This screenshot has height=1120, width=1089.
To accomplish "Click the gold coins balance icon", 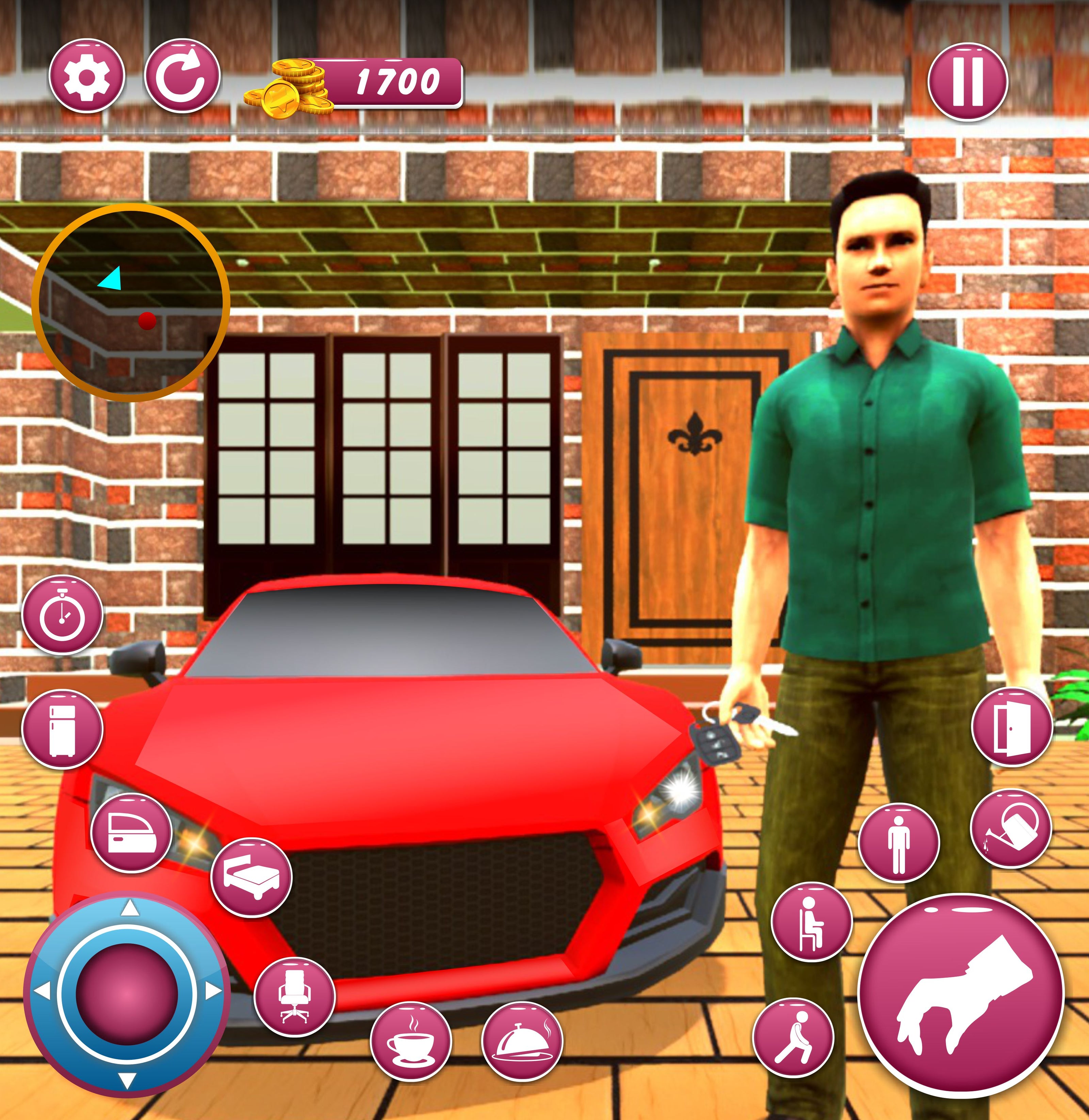I will coord(289,88).
